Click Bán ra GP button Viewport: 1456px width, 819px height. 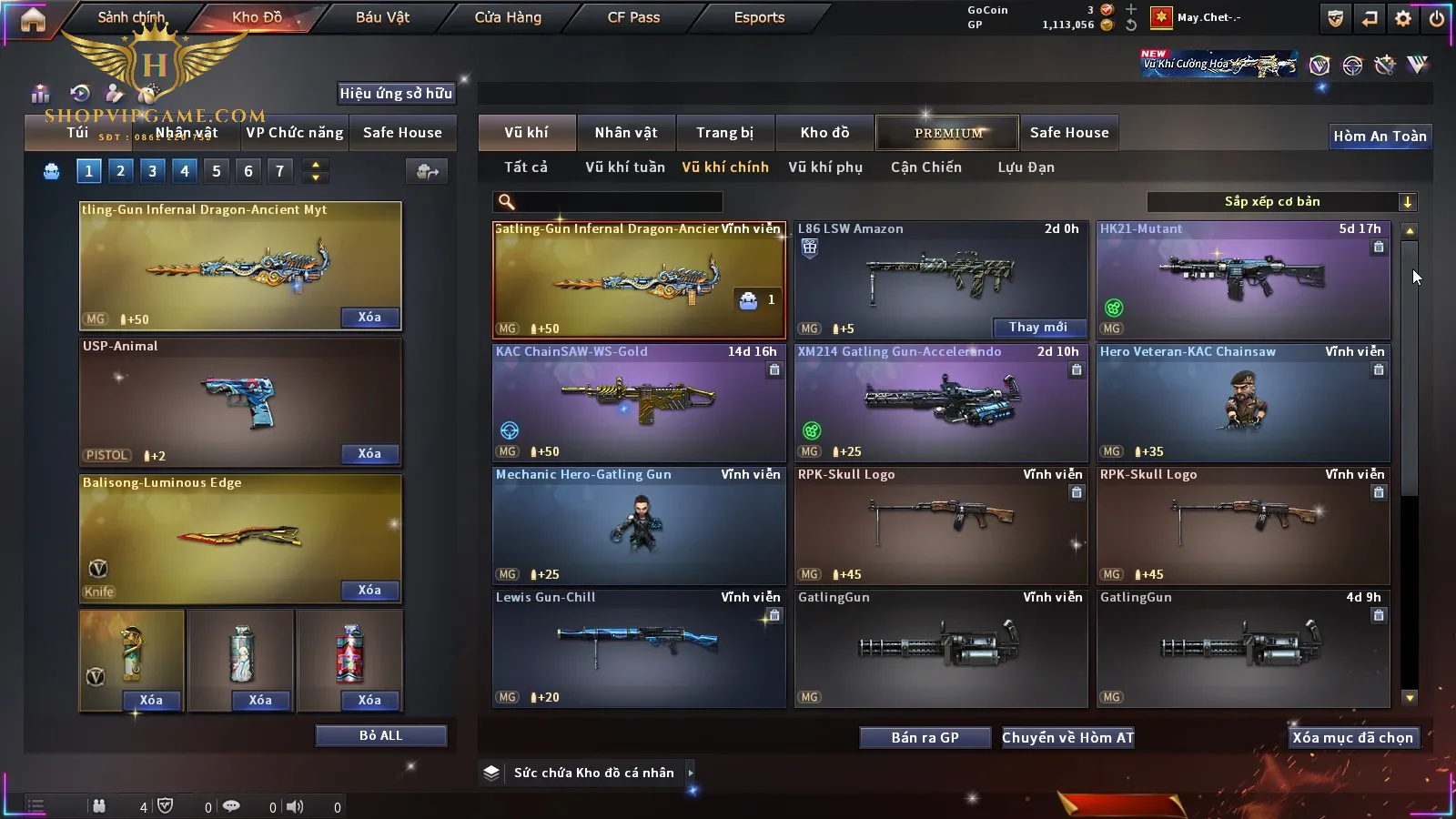(925, 738)
